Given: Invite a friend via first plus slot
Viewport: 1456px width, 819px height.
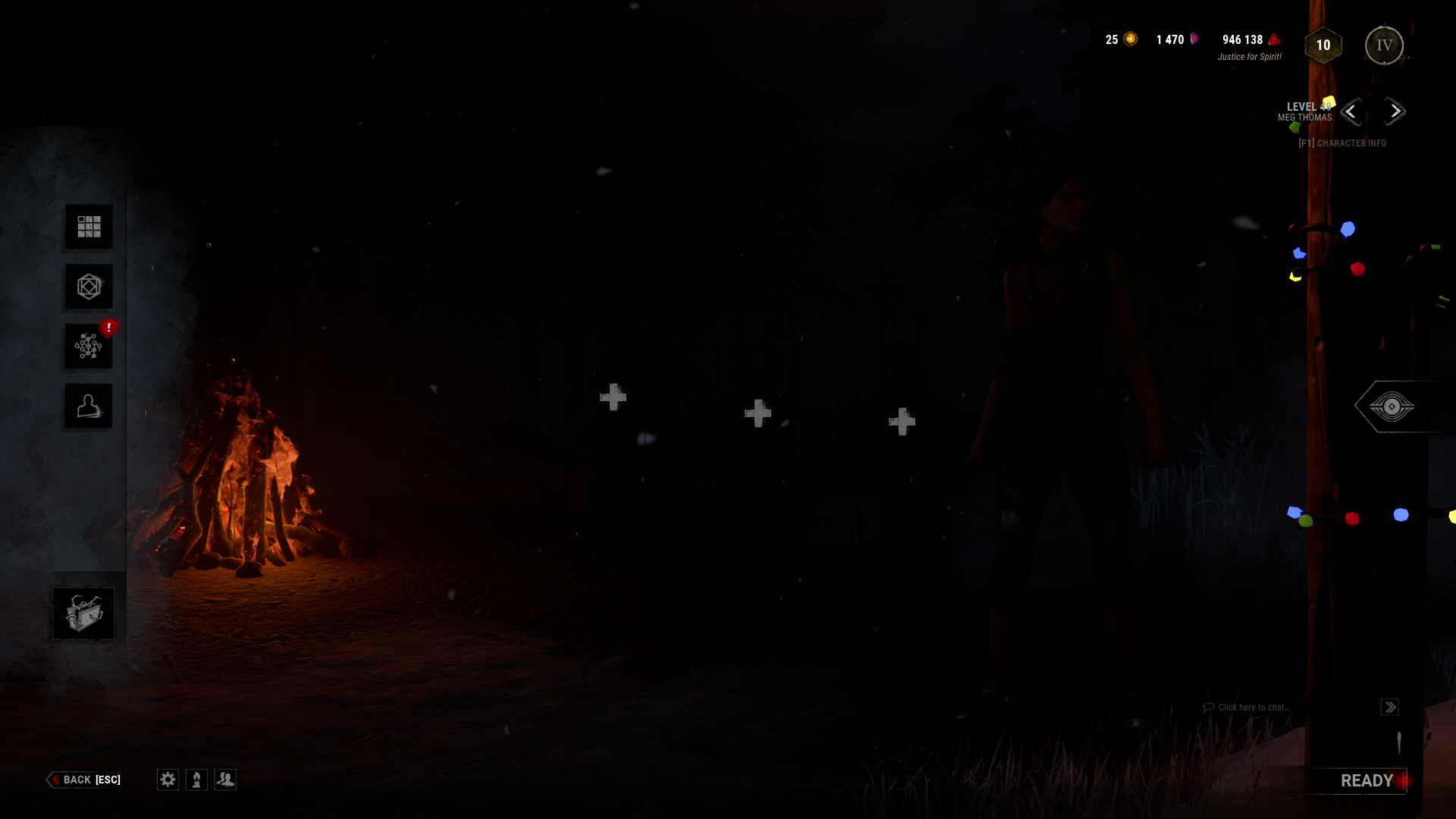Looking at the screenshot, I should [613, 396].
